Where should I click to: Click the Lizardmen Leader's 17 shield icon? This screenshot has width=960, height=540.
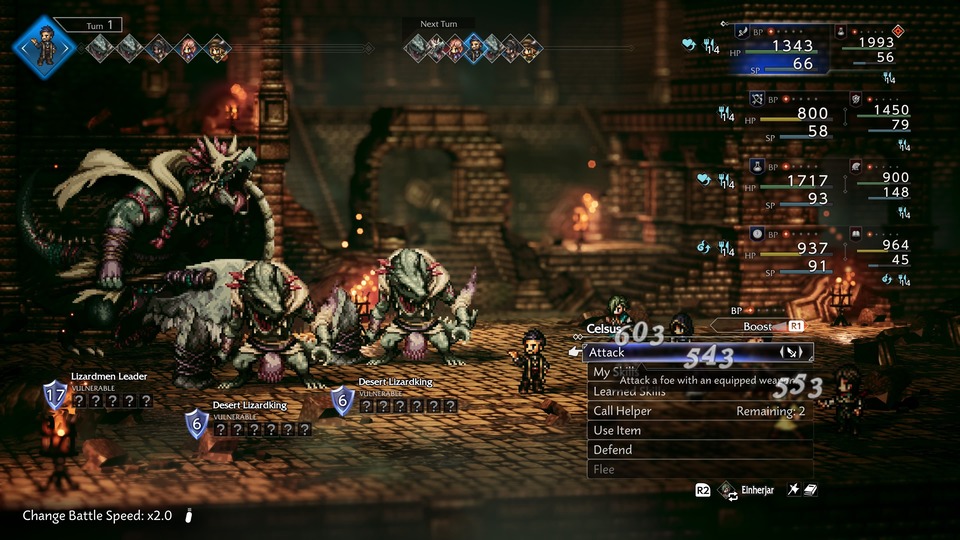(55, 394)
